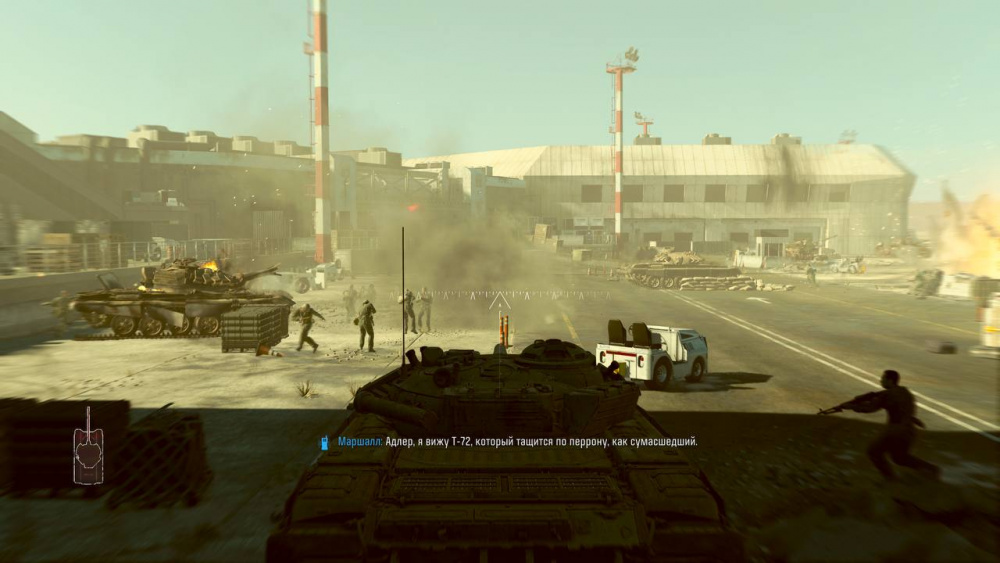
Task: Click the blue radio icon beside Маршалл
Action: [x=325, y=442]
